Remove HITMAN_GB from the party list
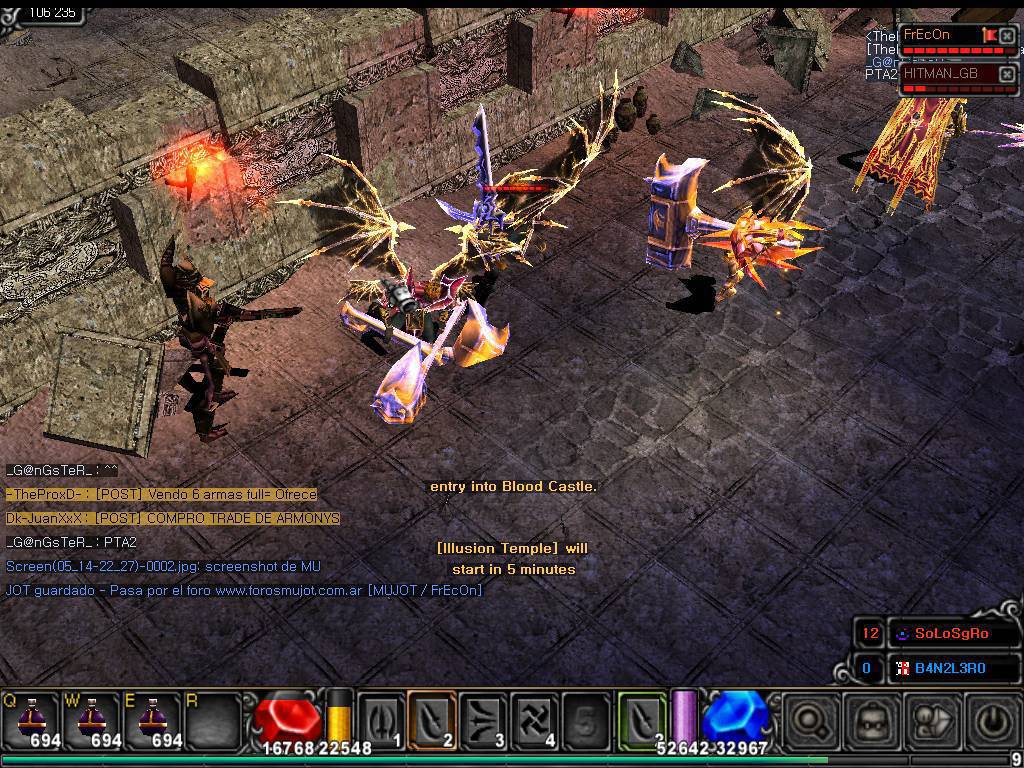The width and height of the screenshot is (1024, 768). [1007, 75]
